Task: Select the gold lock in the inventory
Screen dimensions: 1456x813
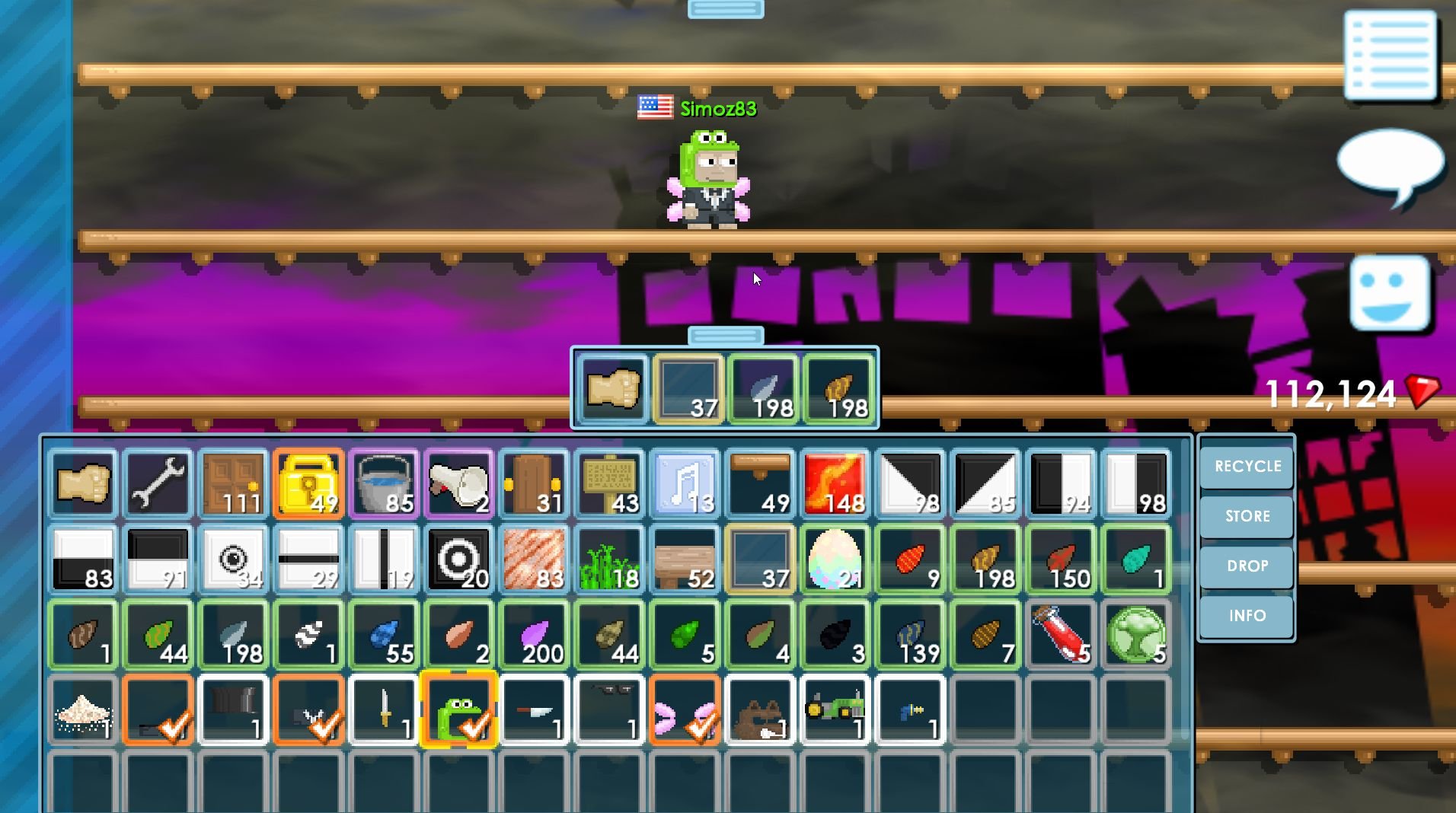Action: pos(307,482)
